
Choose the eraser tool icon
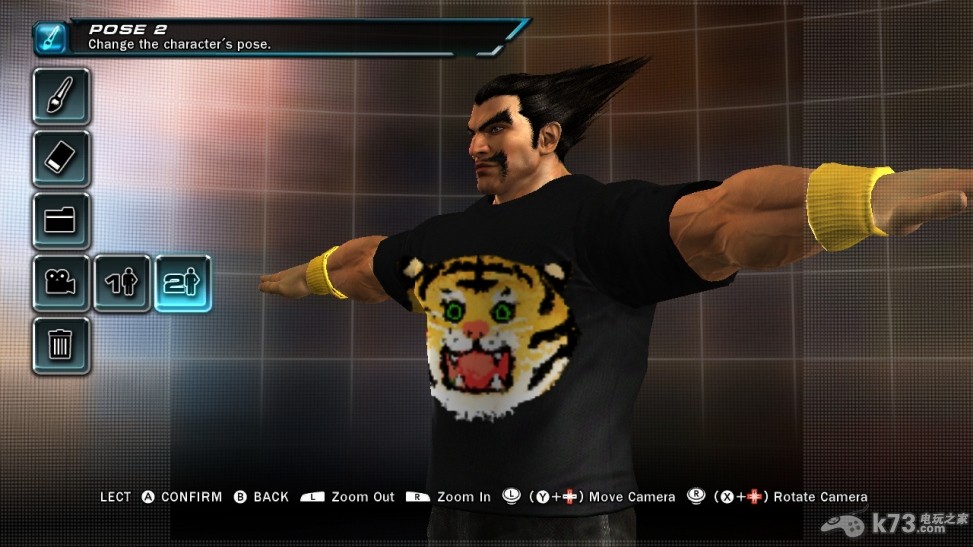(61, 158)
